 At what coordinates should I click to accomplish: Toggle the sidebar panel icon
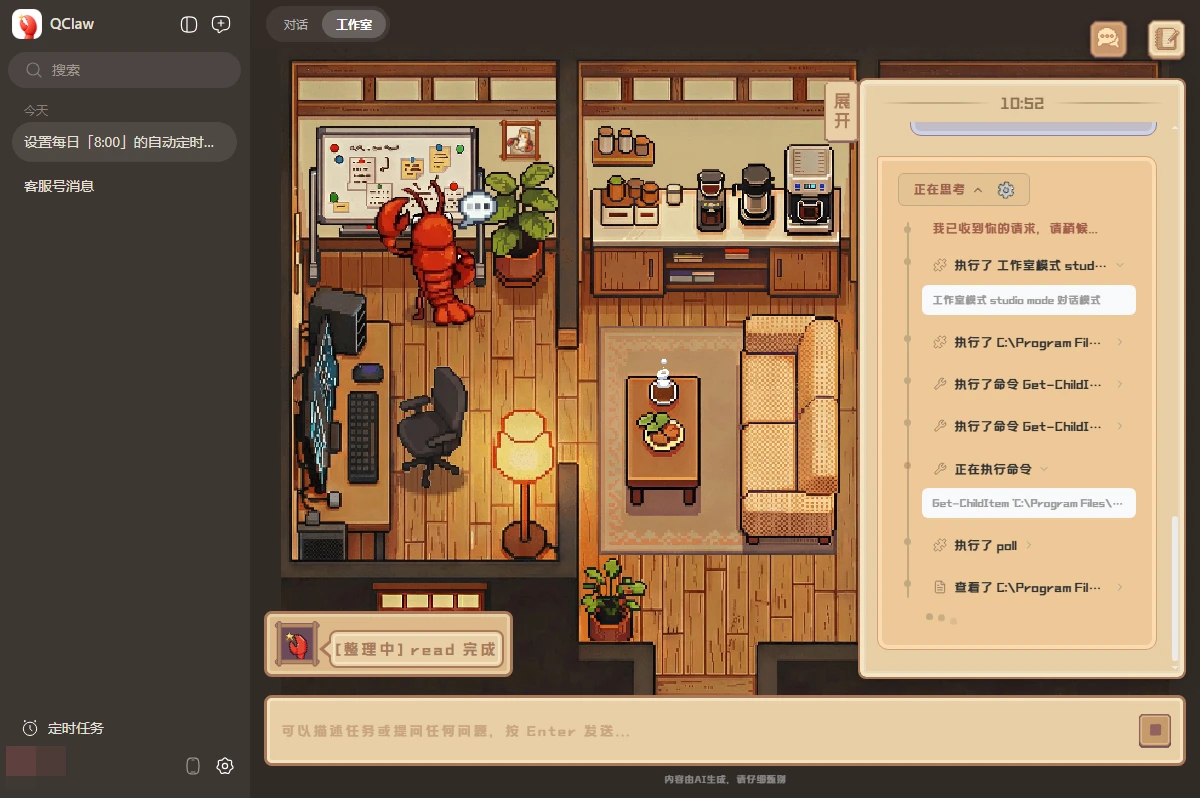tap(189, 25)
